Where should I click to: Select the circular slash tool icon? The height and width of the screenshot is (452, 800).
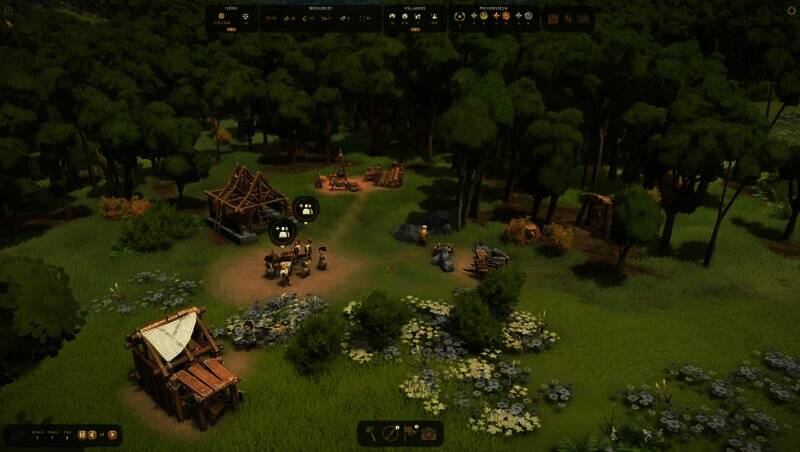[391, 433]
